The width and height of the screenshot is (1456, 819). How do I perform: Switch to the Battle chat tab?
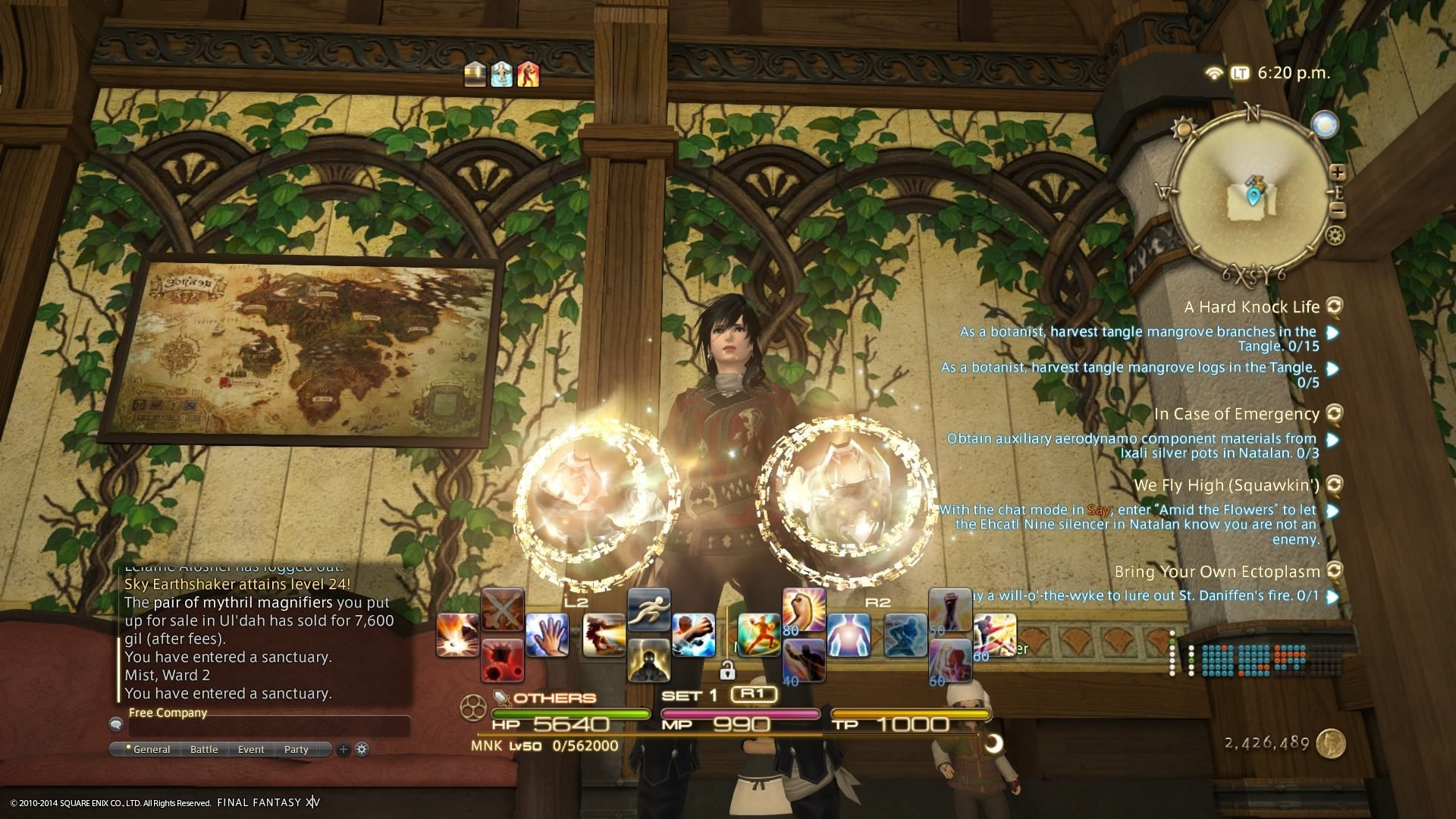pyautogui.click(x=204, y=749)
